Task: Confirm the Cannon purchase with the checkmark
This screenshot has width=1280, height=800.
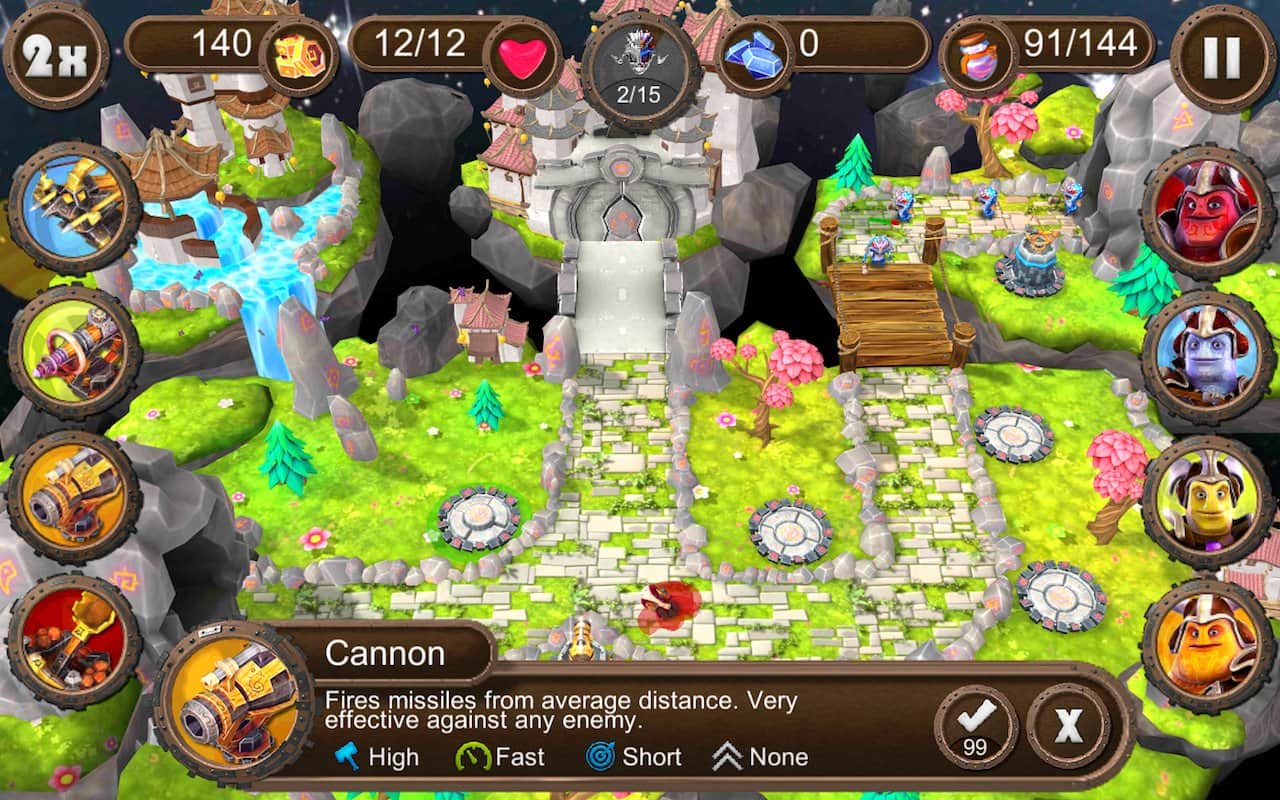Action: [976, 726]
